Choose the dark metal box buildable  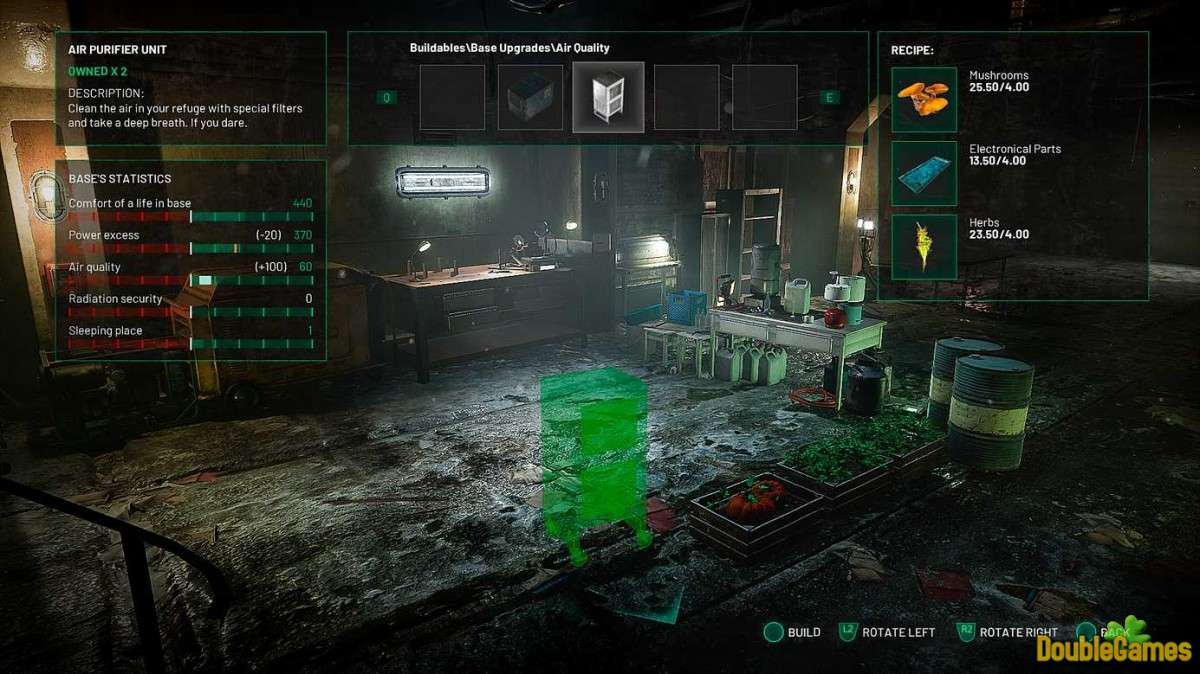[530, 97]
